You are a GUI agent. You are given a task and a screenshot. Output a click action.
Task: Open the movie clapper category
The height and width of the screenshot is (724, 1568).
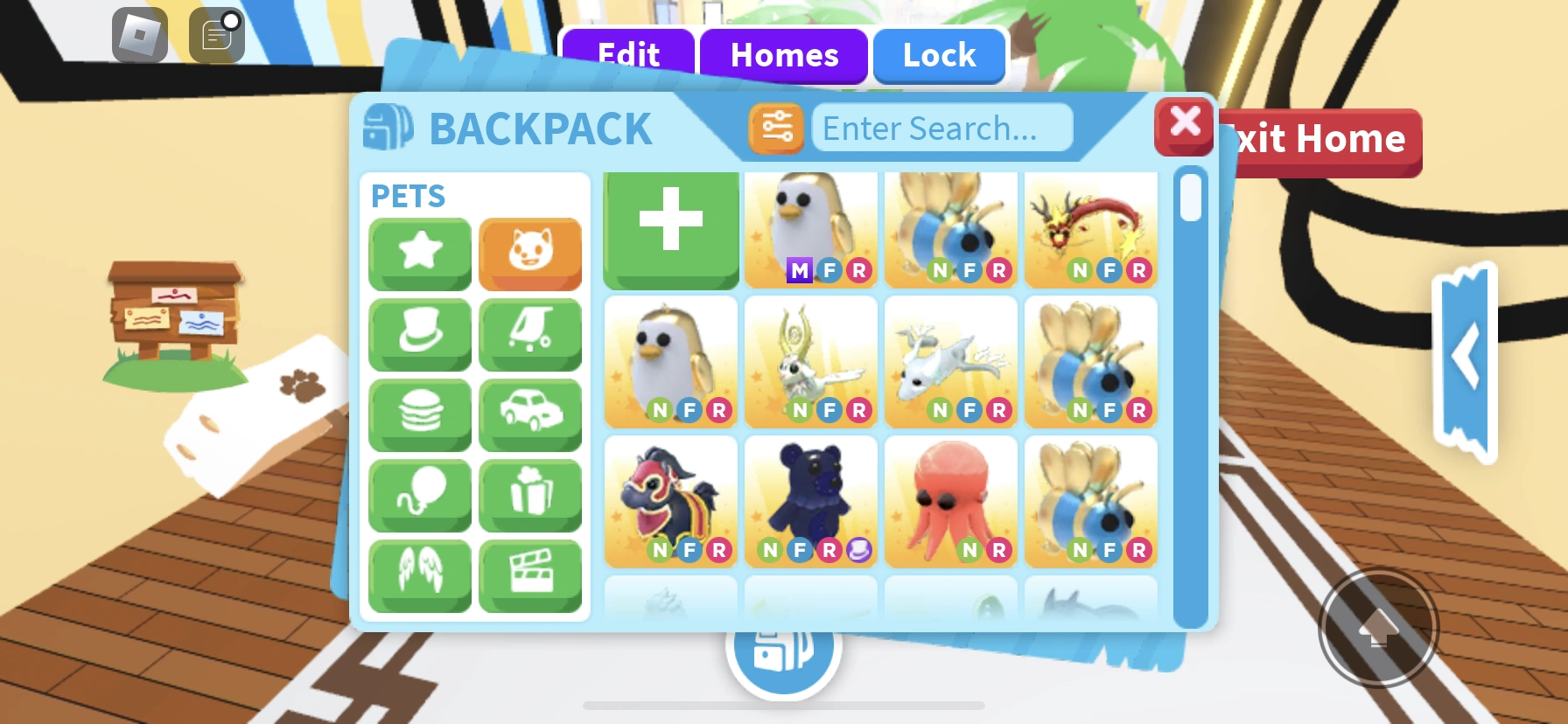pyautogui.click(x=530, y=574)
